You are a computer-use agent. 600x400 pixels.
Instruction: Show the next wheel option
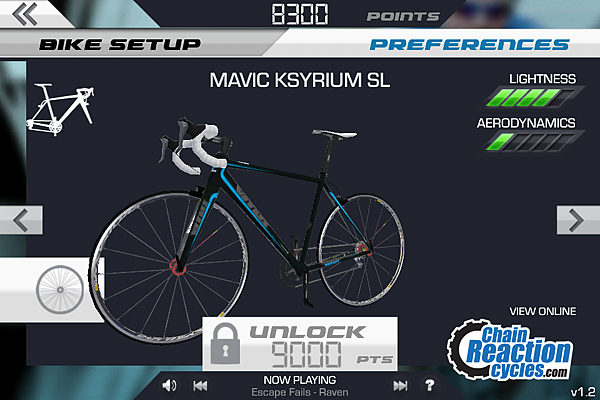click(x=575, y=220)
